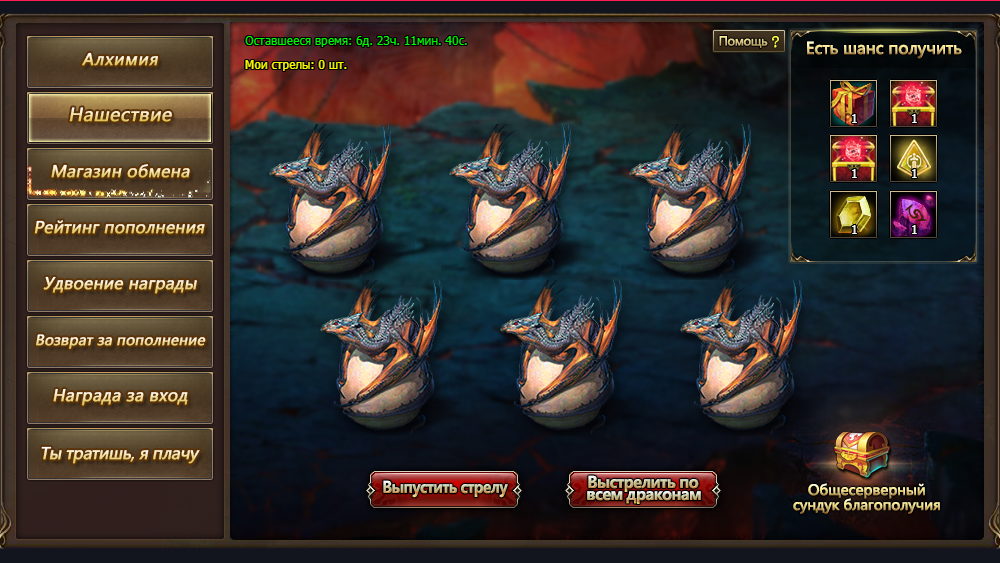
Task: Inspect the red gift box reward
Action: 853,103
